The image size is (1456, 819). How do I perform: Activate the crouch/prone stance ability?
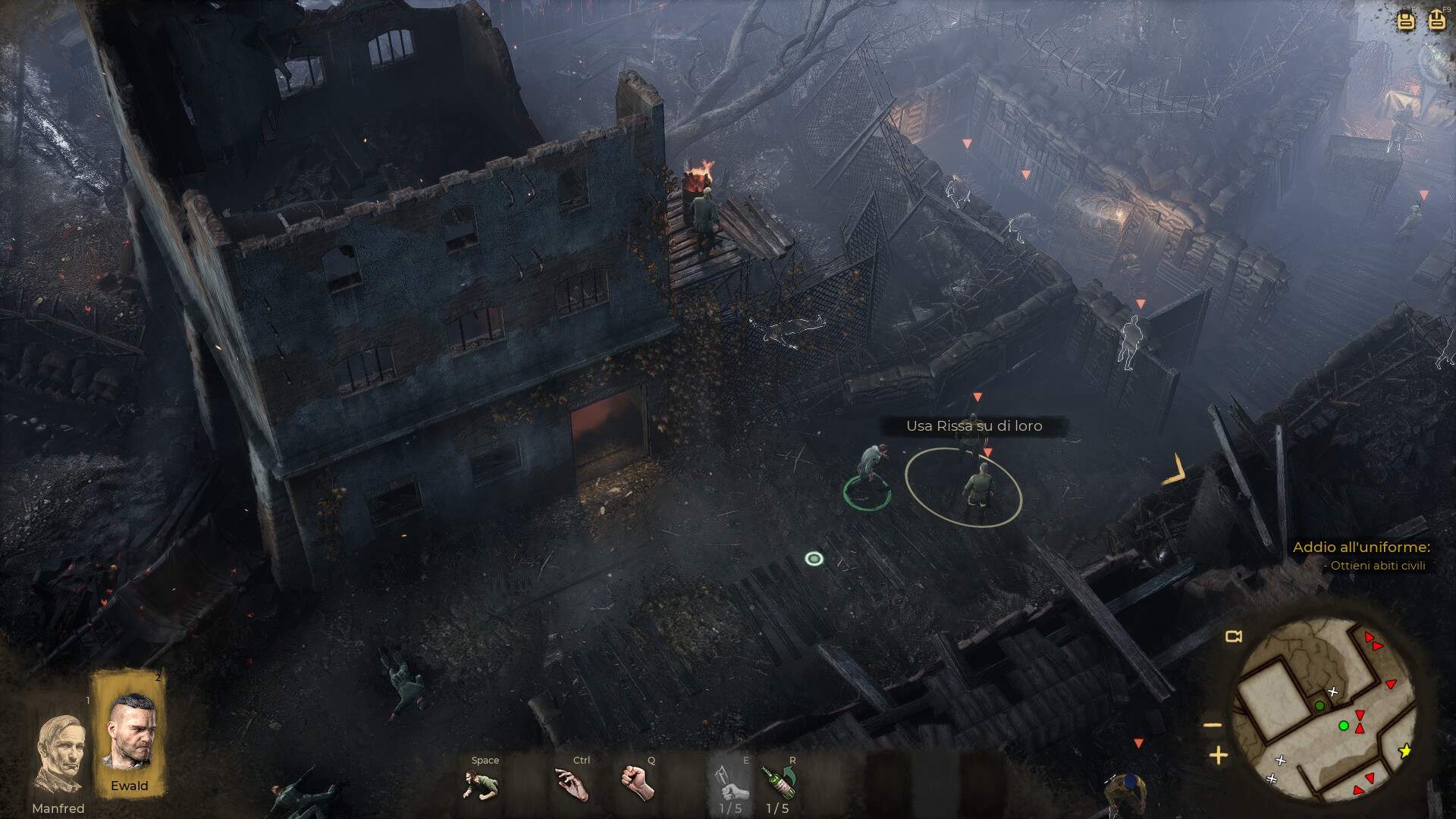pos(481,783)
